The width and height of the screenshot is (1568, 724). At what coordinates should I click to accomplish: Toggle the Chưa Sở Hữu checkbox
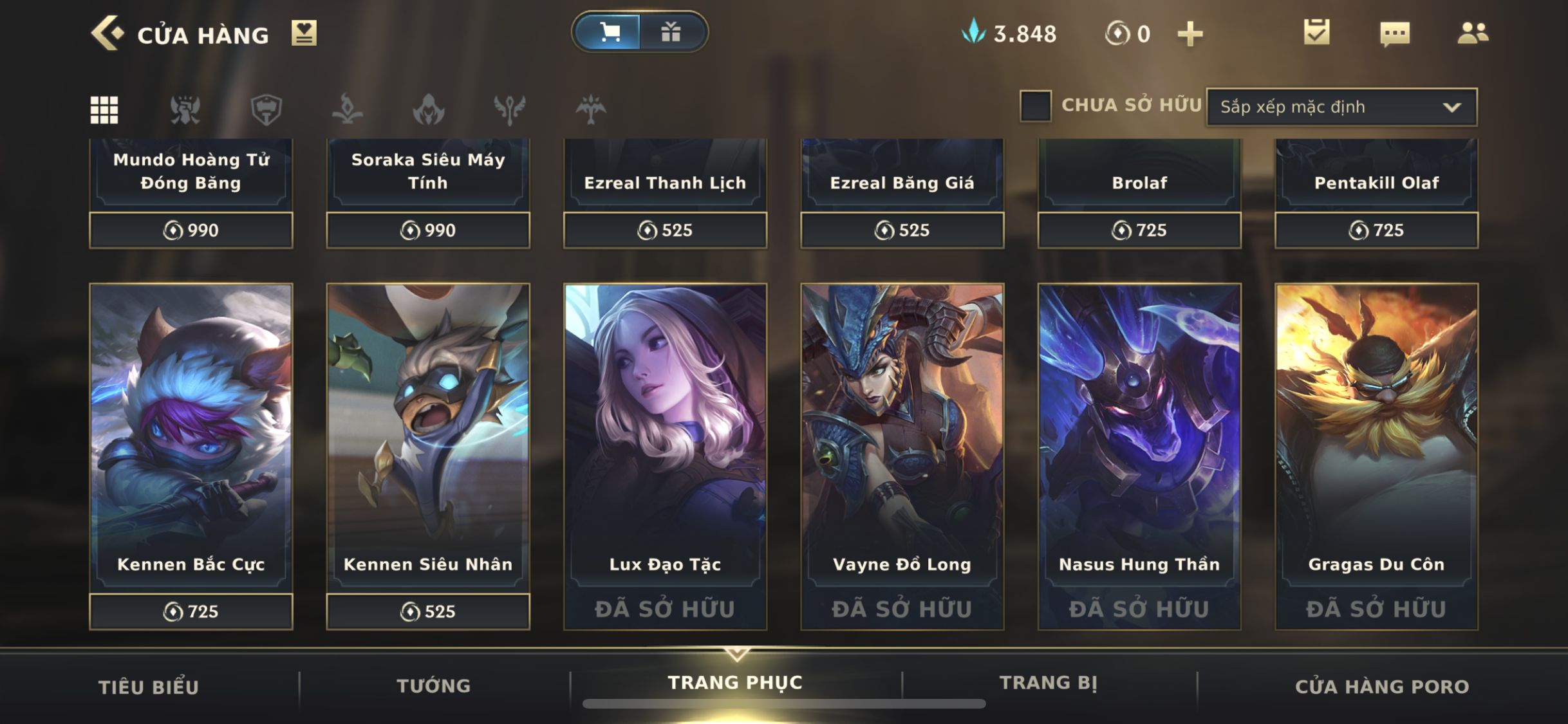[1036, 106]
